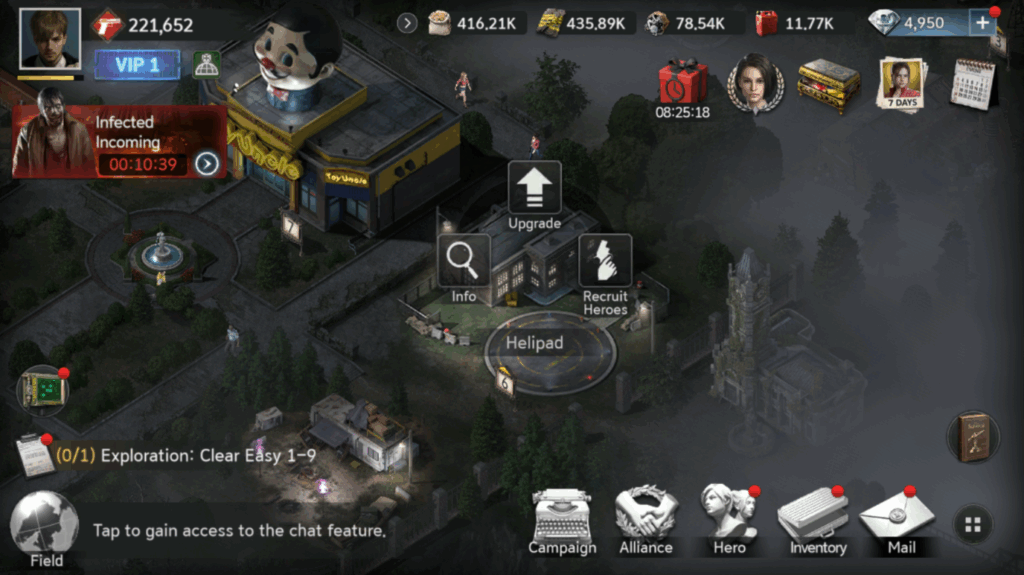This screenshot has height=575, width=1024.
Task: Open the player avatar profile
Action: (50, 39)
